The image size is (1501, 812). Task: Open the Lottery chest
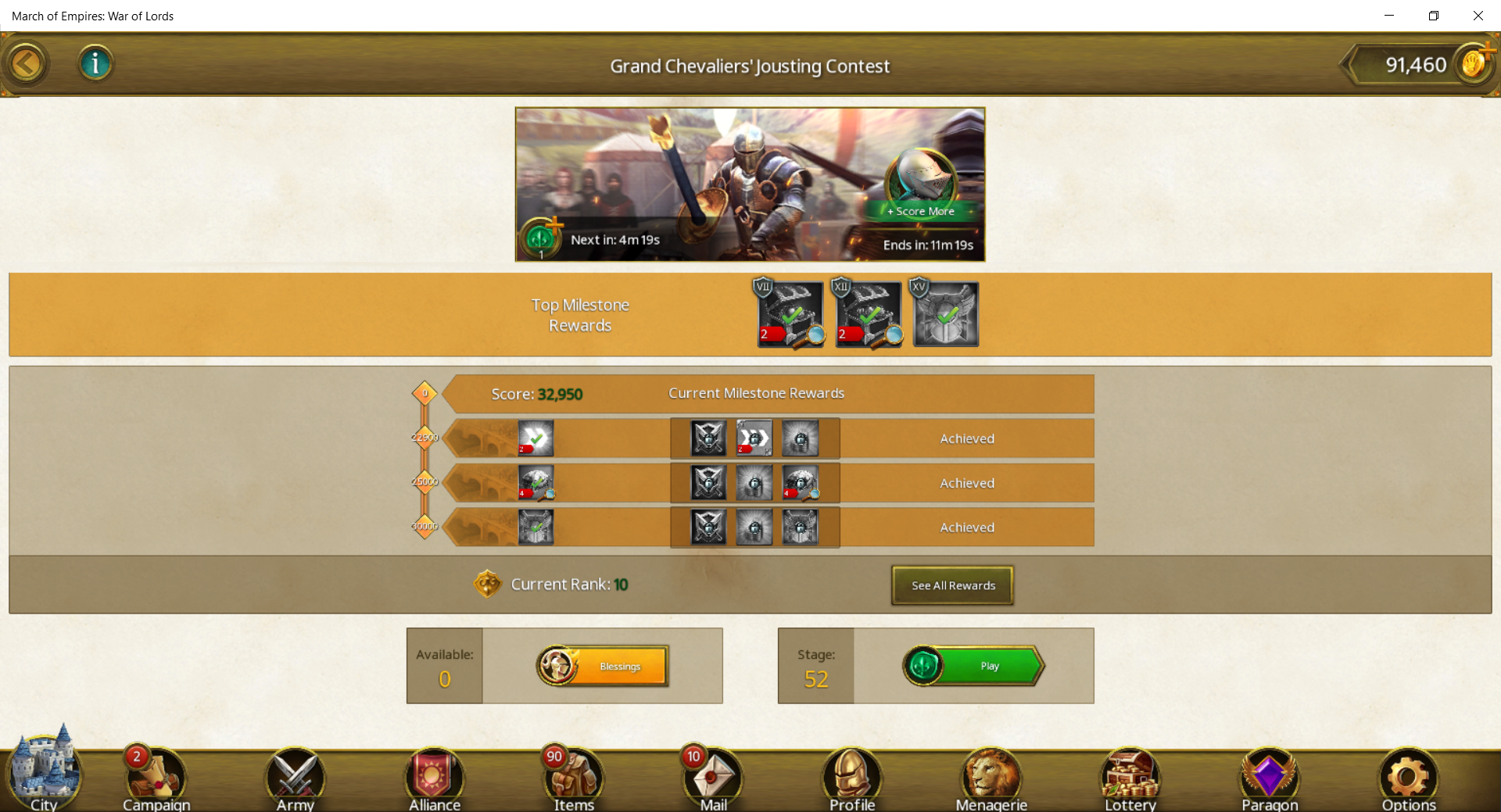point(1130,778)
